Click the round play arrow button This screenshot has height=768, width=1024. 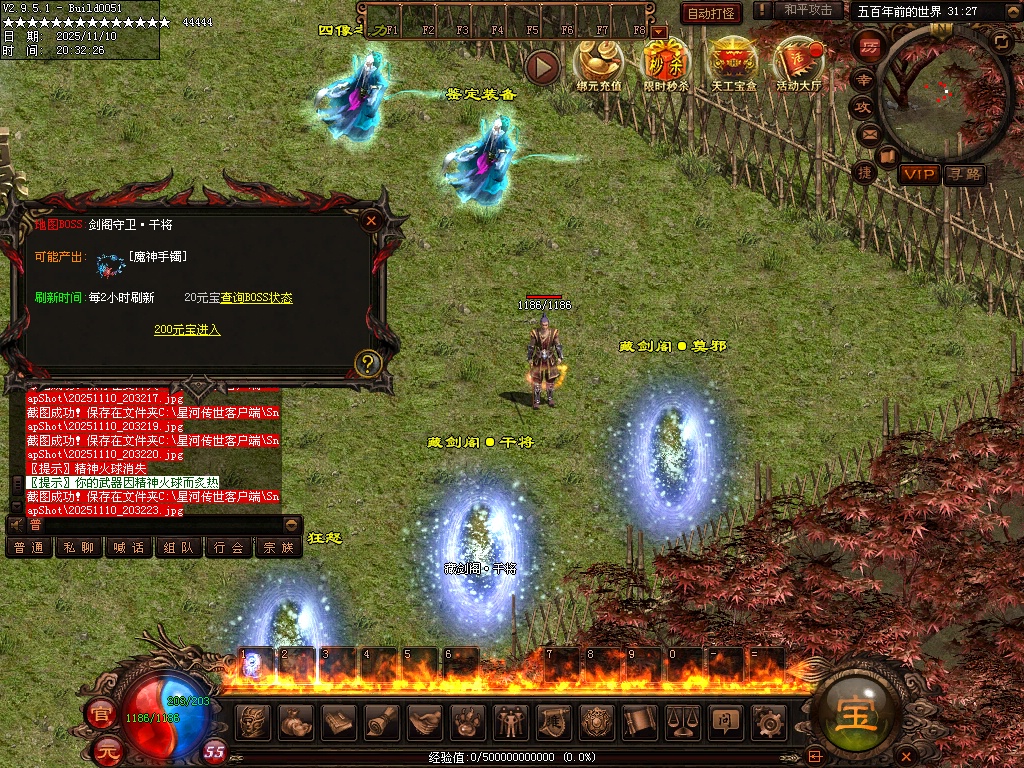click(x=543, y=67)
